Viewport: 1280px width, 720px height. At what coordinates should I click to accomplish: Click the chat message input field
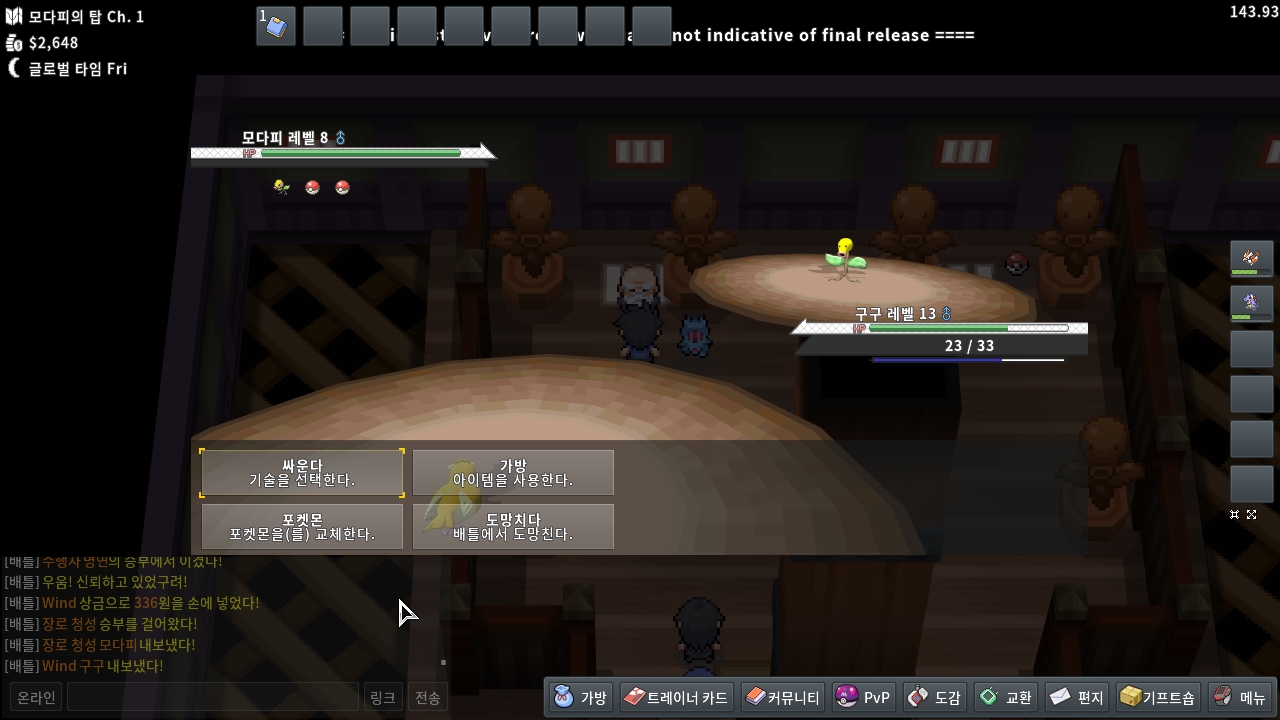(x=212, y=697)
